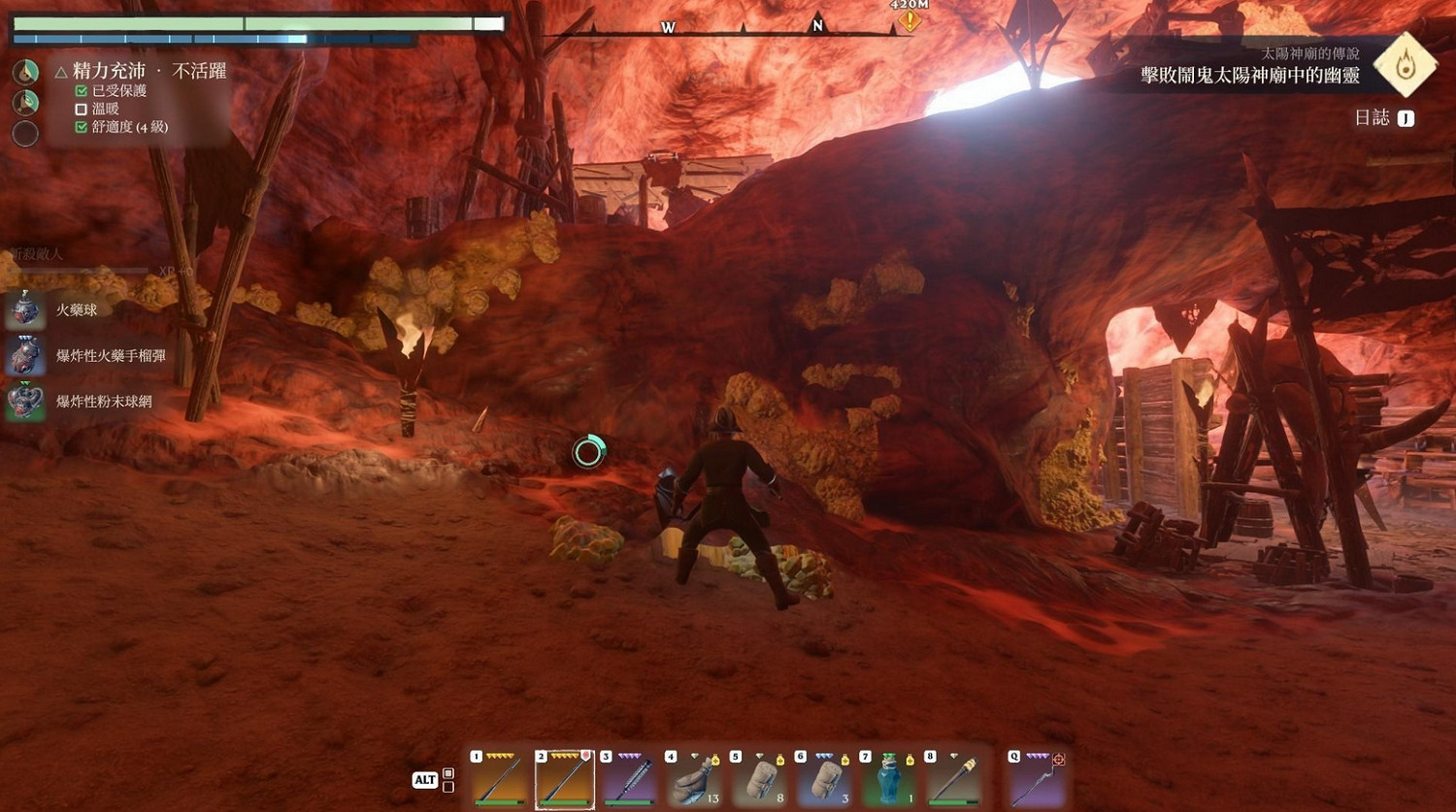The height and width of the screenshot is (812, 1456).
Task: Use the bandage stack of 8
Action: tap(759, 778)
